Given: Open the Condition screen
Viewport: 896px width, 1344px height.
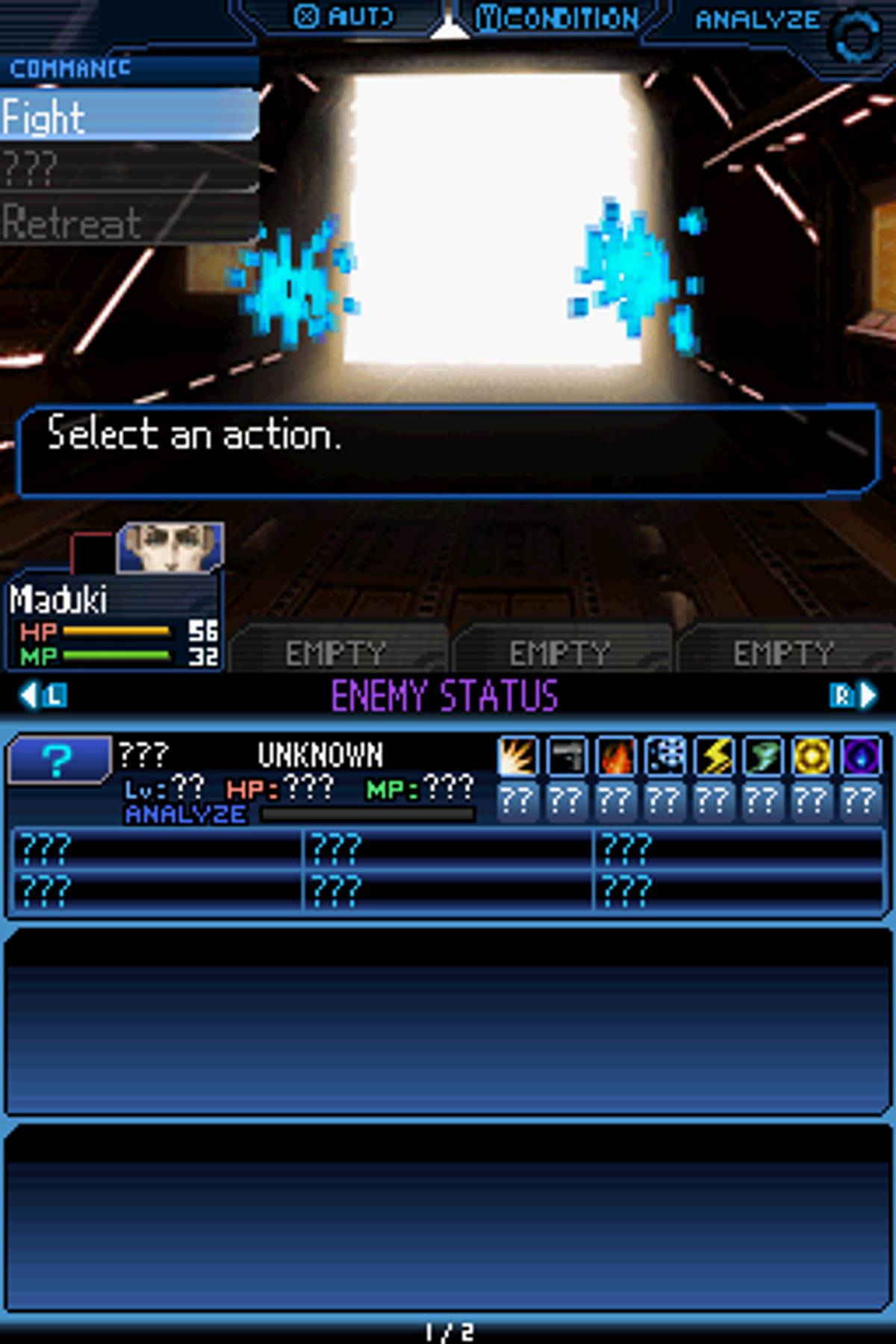Looking at the screenshot, I should (x=558, y=18).
